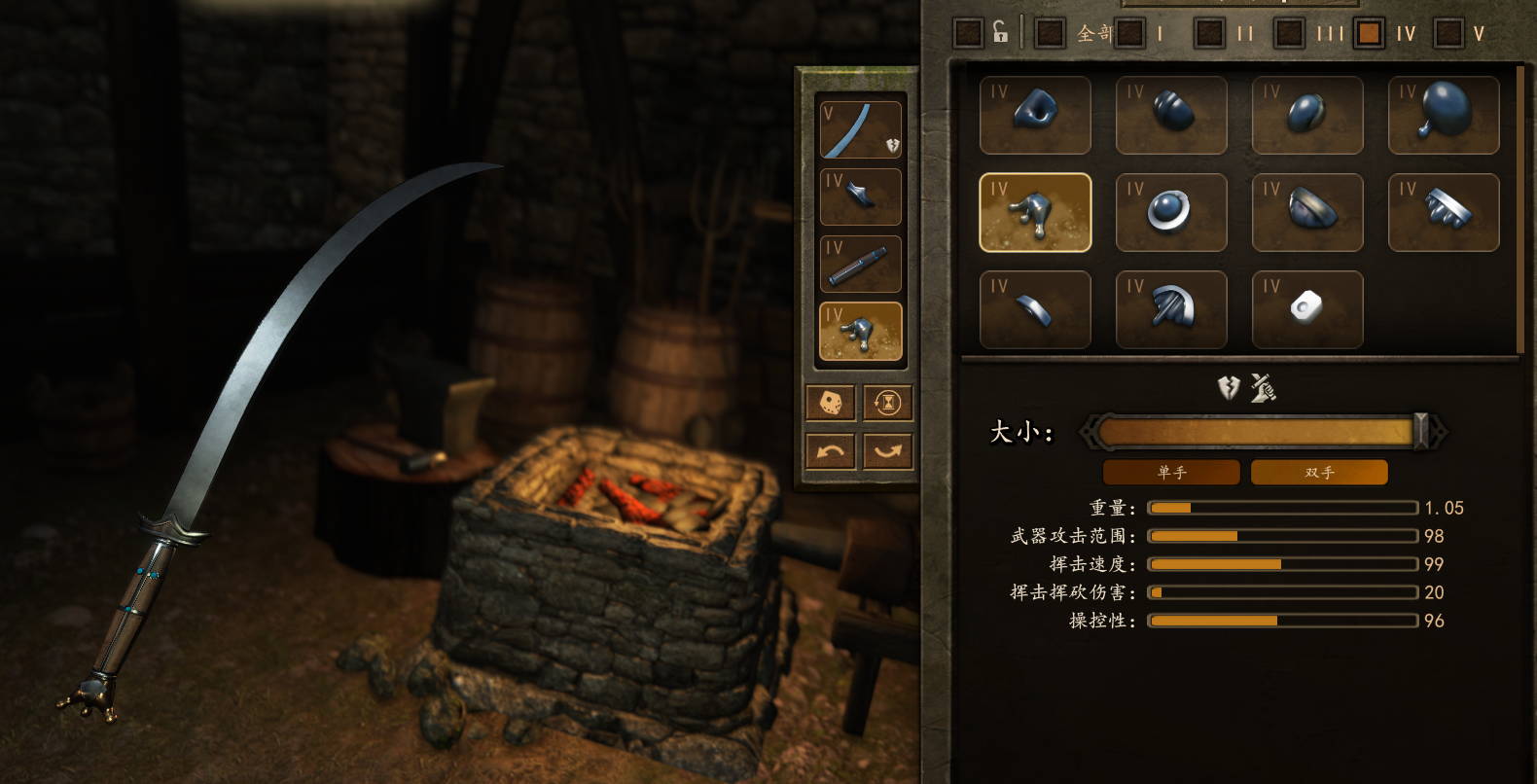Select the guard part slot

pyautogui.click(x=861, y=197)
